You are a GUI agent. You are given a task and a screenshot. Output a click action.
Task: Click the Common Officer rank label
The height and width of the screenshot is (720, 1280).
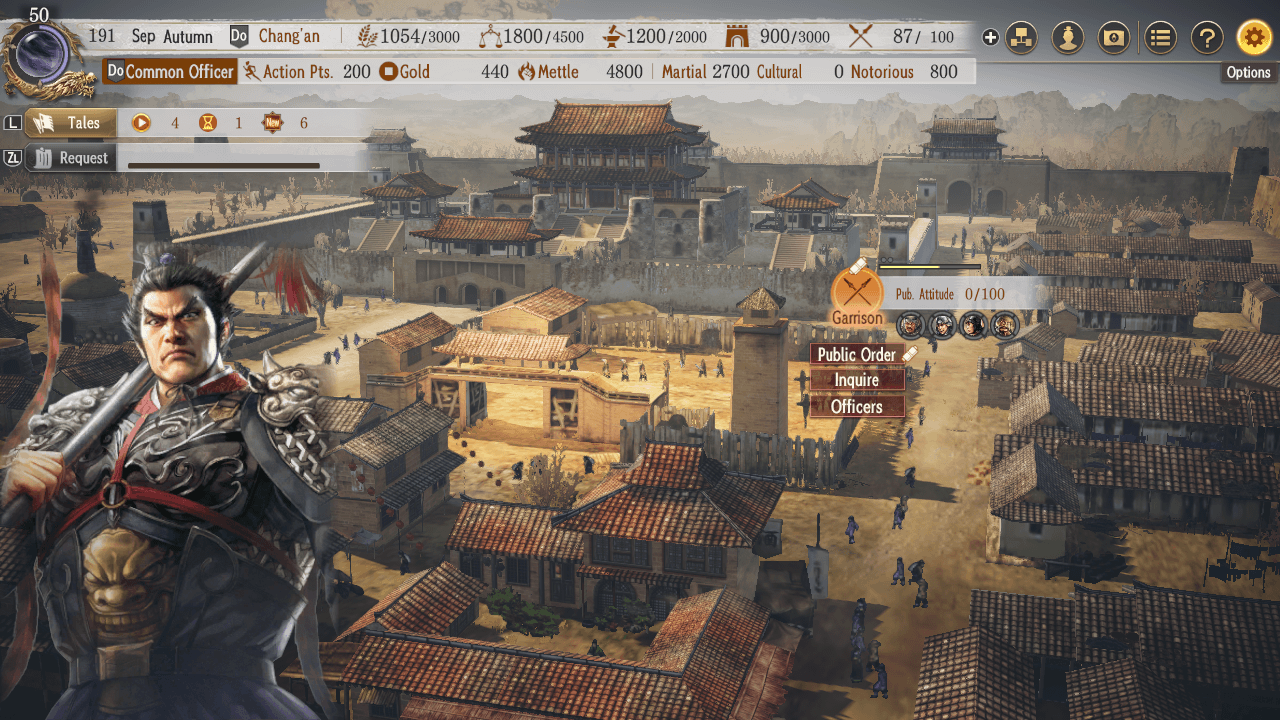(171, 72)
